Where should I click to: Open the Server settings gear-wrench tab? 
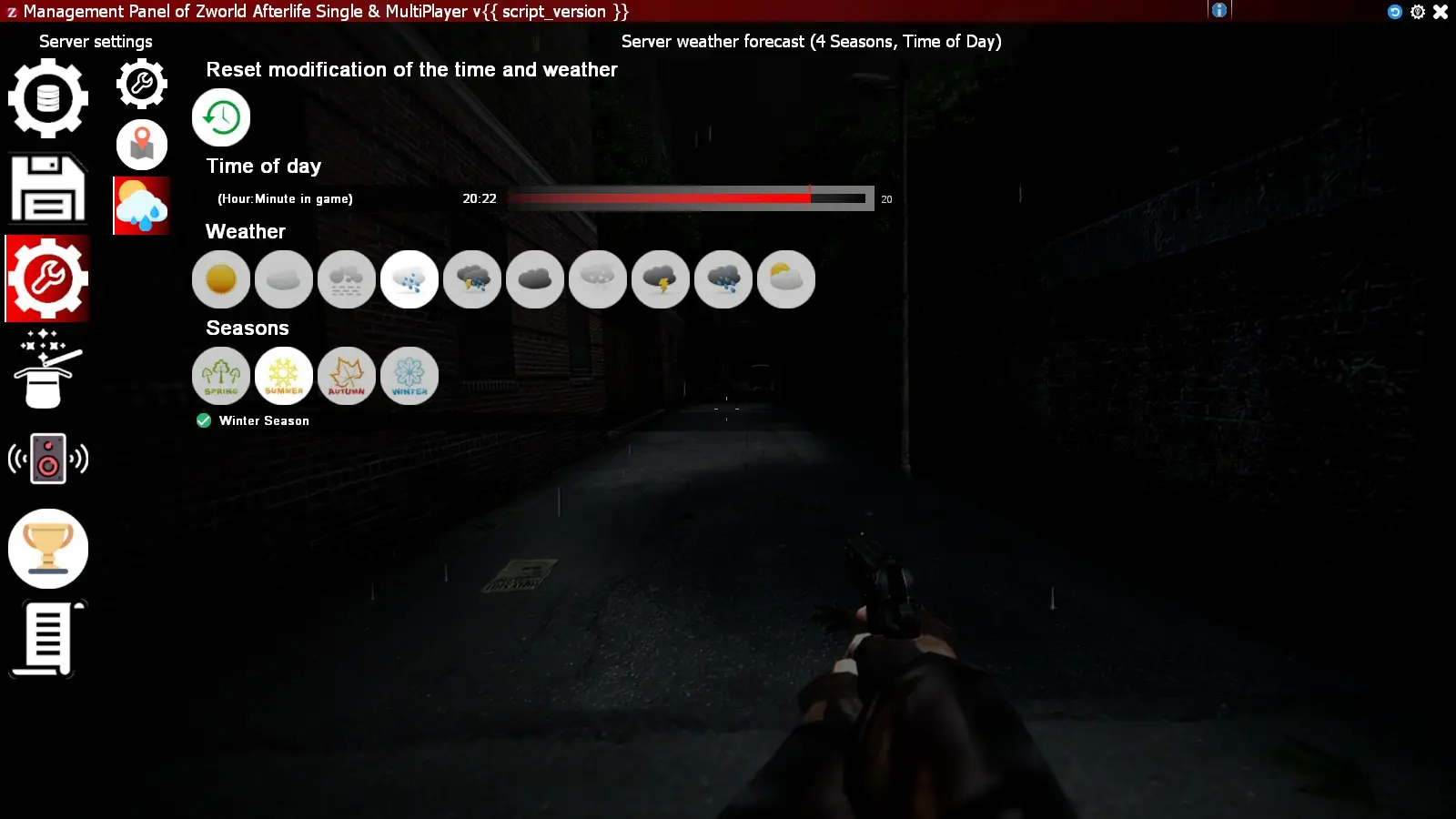point(142,83)
